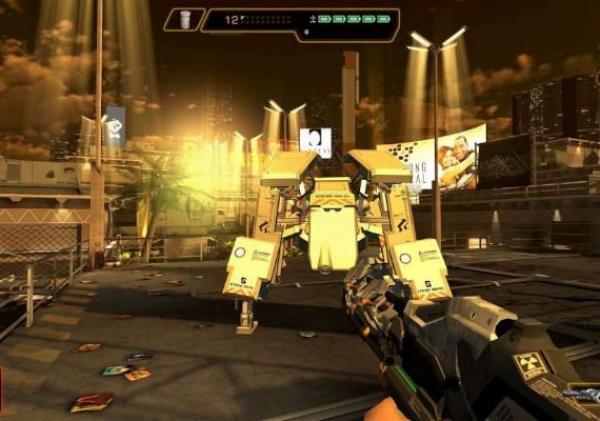
Task: Select the canister item slot in HUD
Action: click(183, 19)
